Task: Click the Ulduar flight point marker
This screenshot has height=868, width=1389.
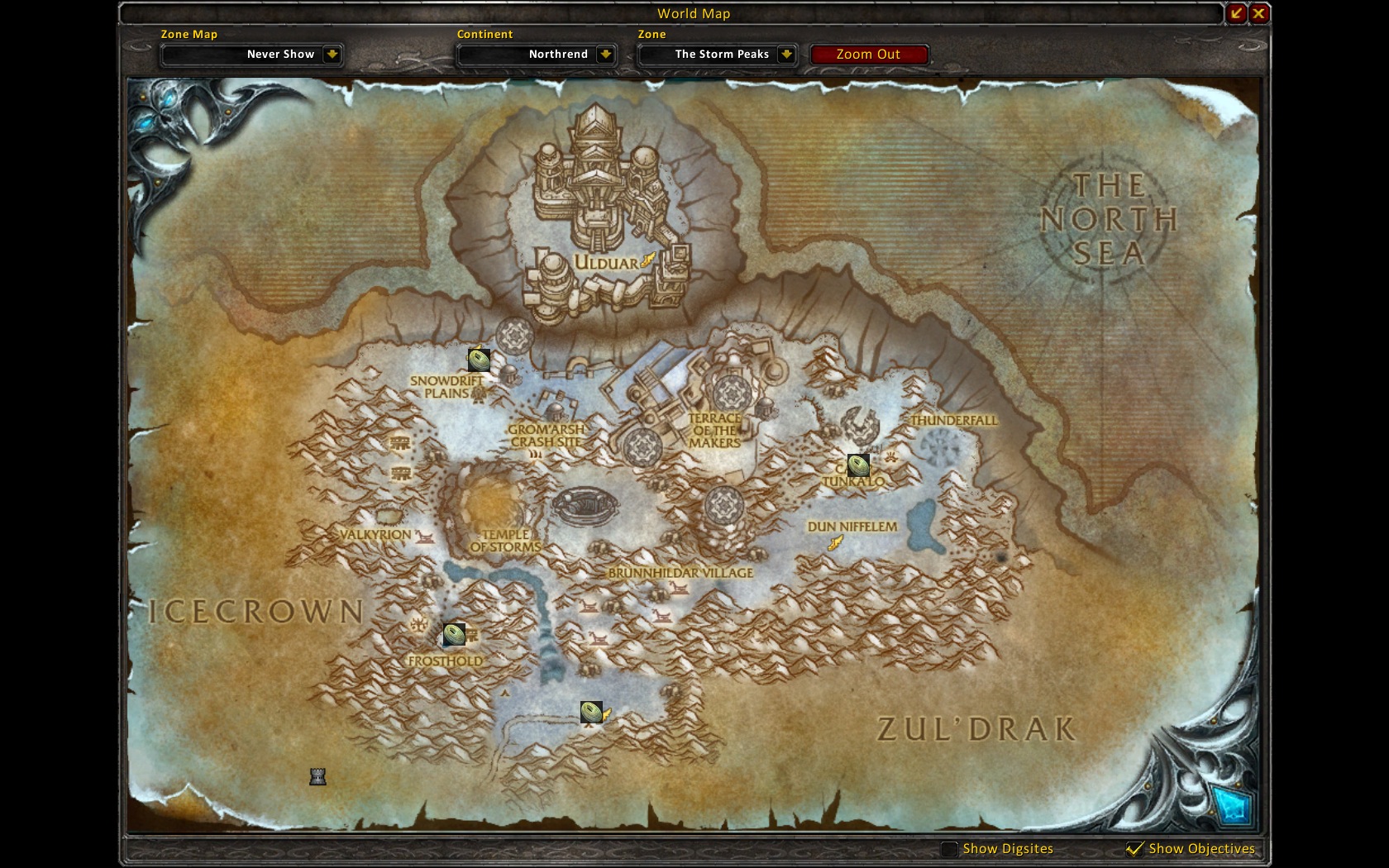Action: tap(648, 260)
